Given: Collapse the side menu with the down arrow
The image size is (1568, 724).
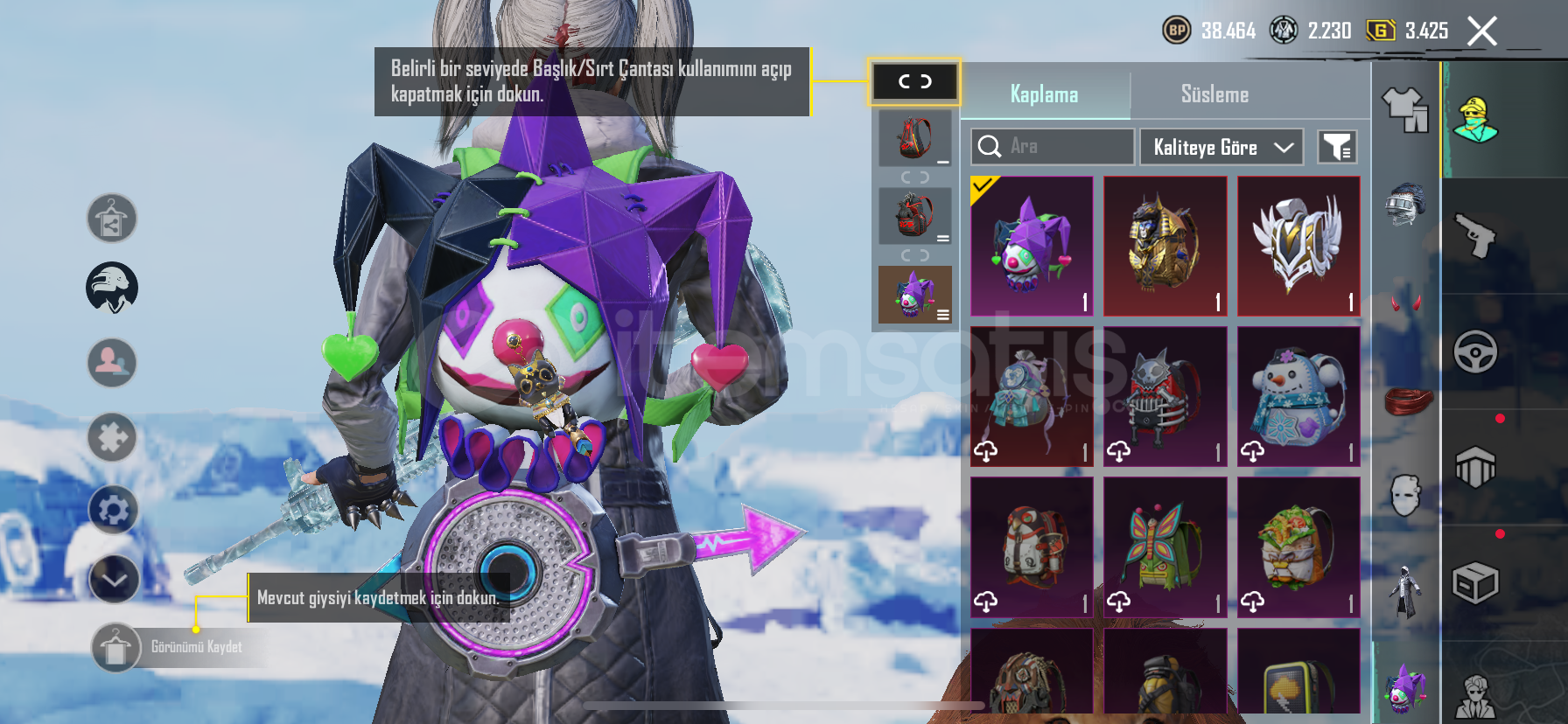Looking at the screenshot, I should pyautogui.click(x=114, y=579).
